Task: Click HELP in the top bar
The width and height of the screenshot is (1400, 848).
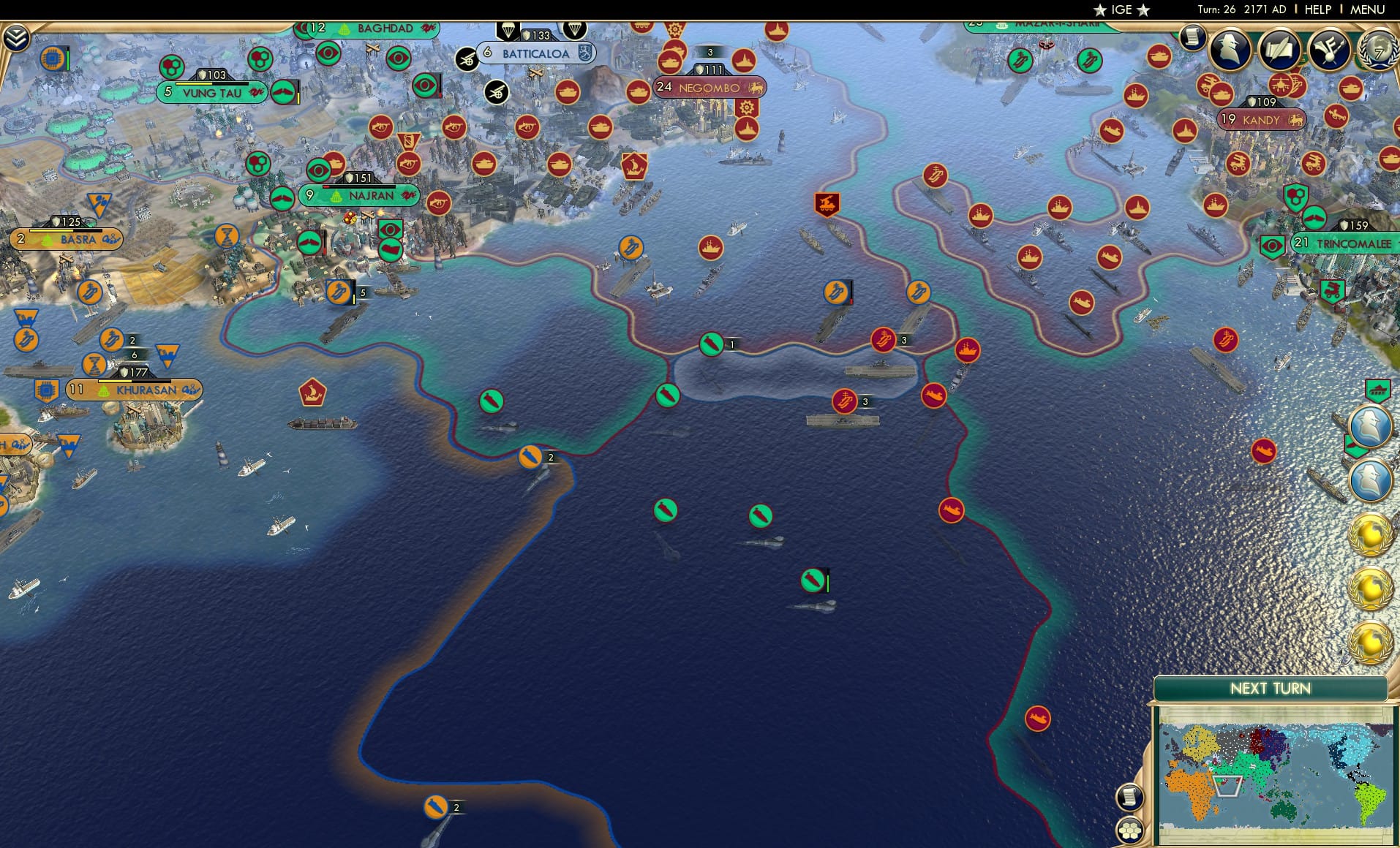Action: (x=1318, y=10)
